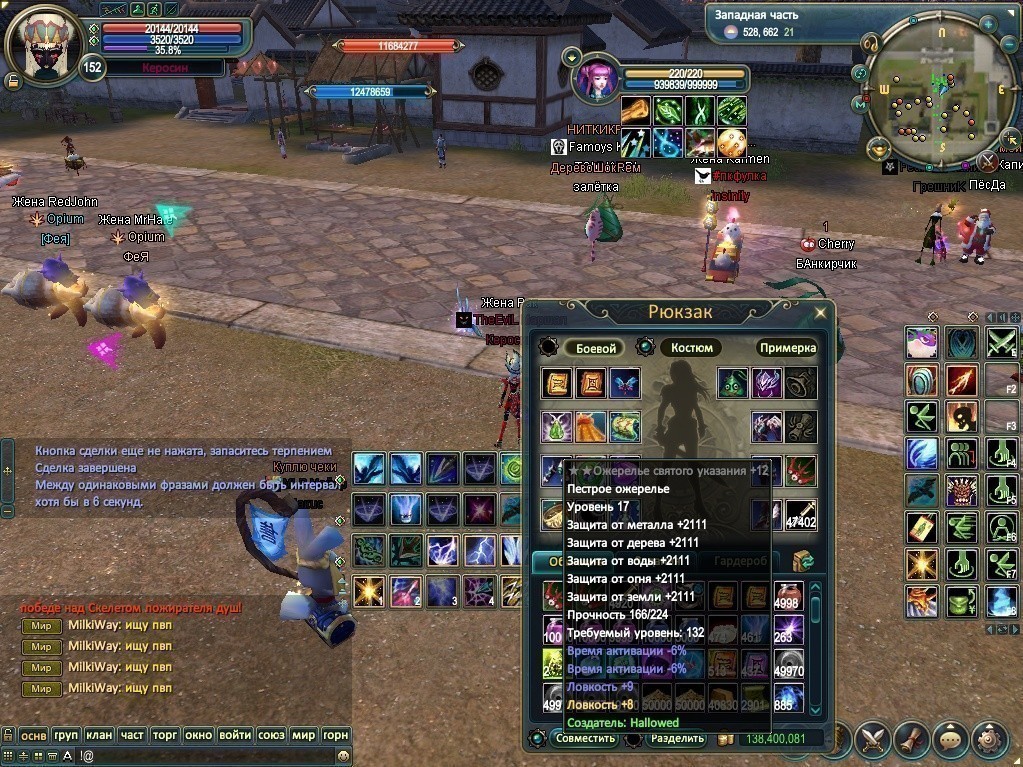Open the speech bubble social menu button
The width and height of the screenshot is (1023, 767).
tap(951, 739)
